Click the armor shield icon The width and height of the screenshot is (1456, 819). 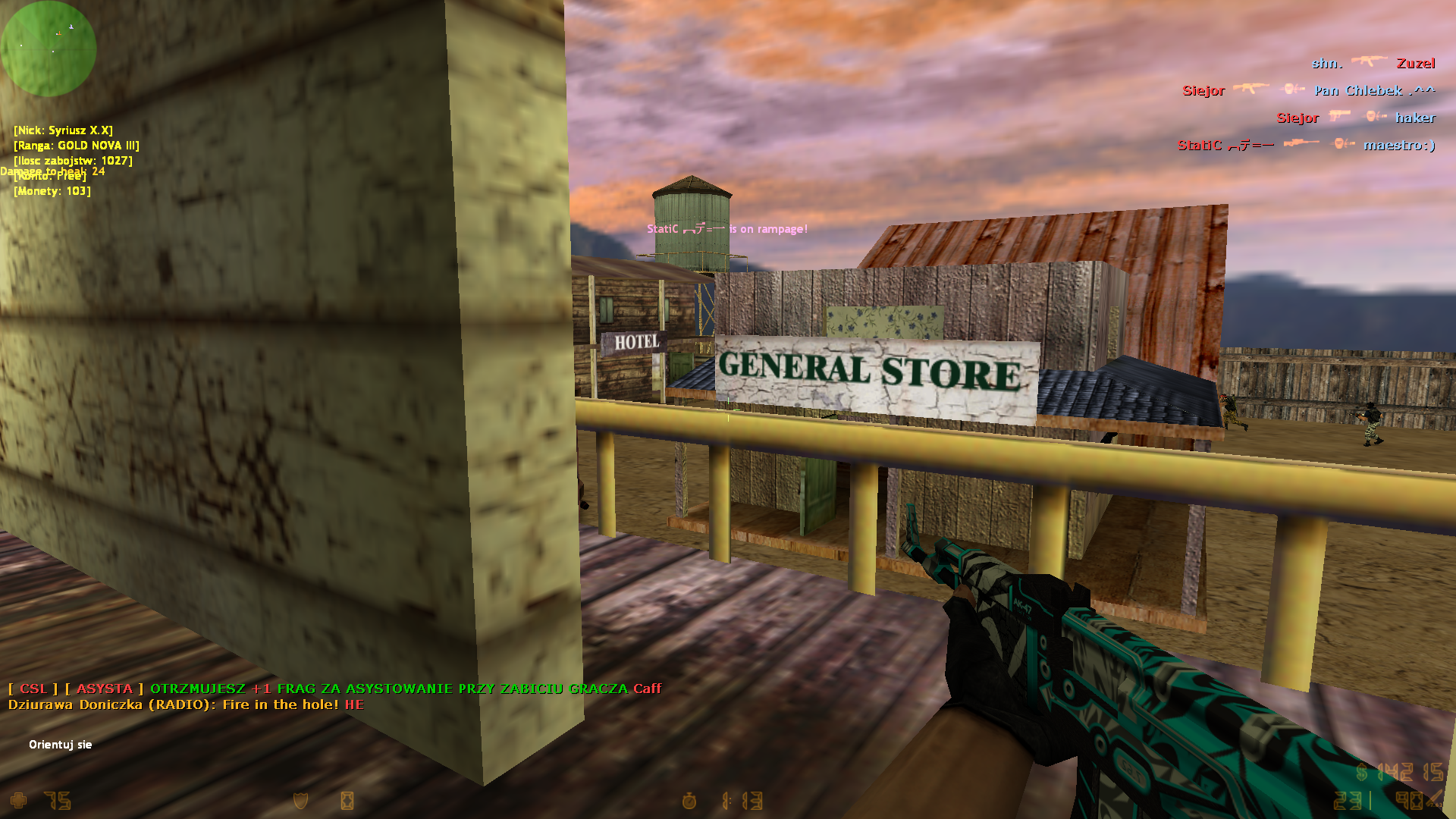click(x=301, y=801)
